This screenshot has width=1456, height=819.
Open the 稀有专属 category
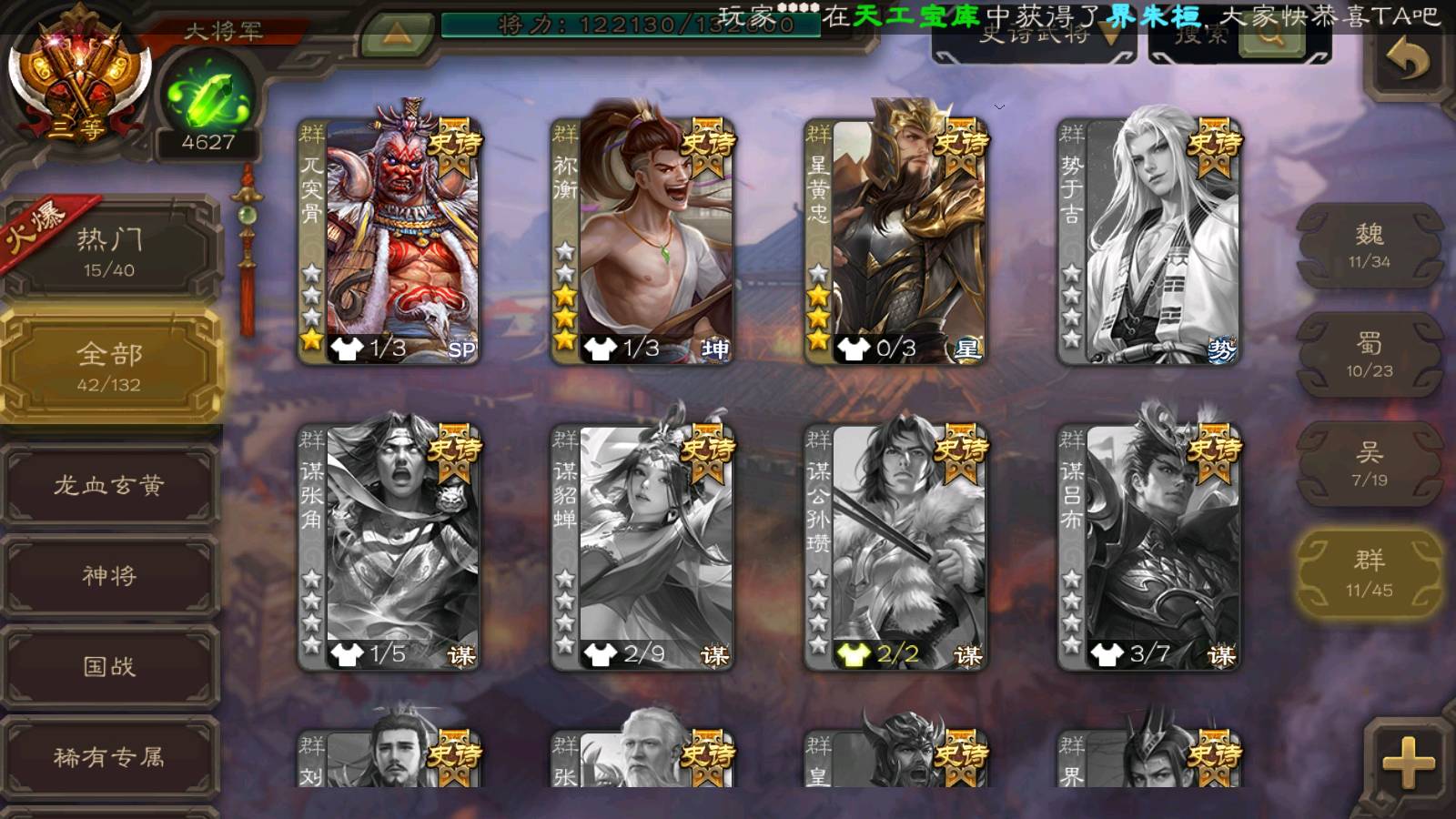pyautogui.click(x=109, y=756)
